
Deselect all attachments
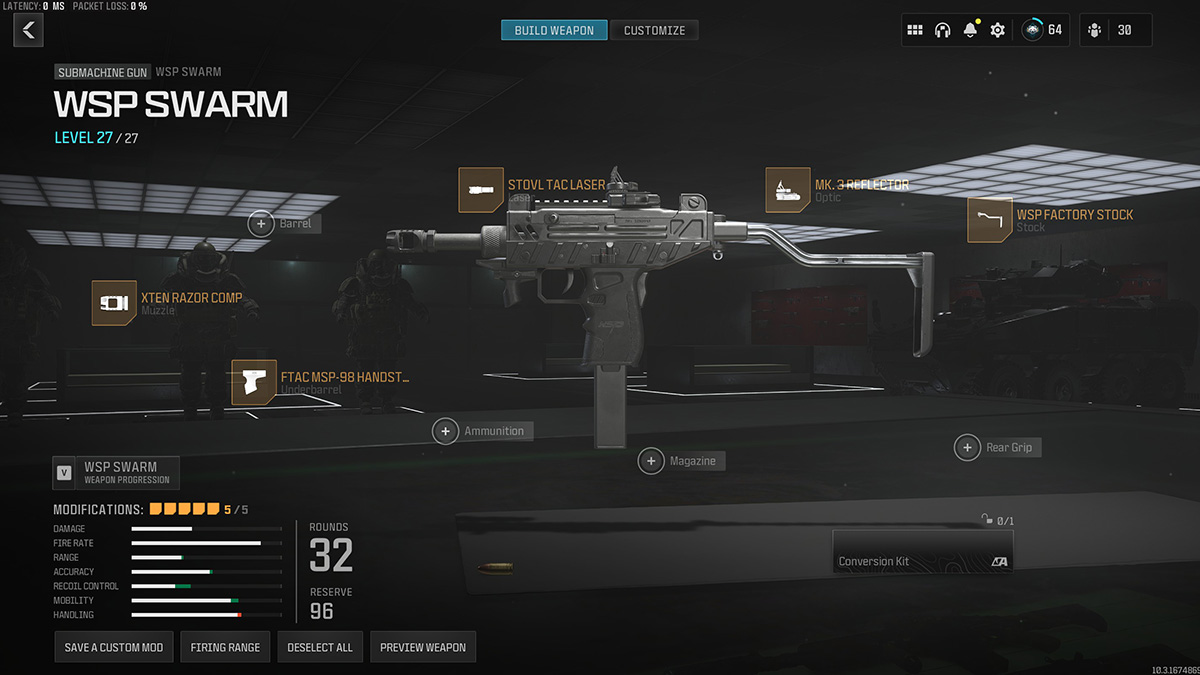tap(320, 647)
